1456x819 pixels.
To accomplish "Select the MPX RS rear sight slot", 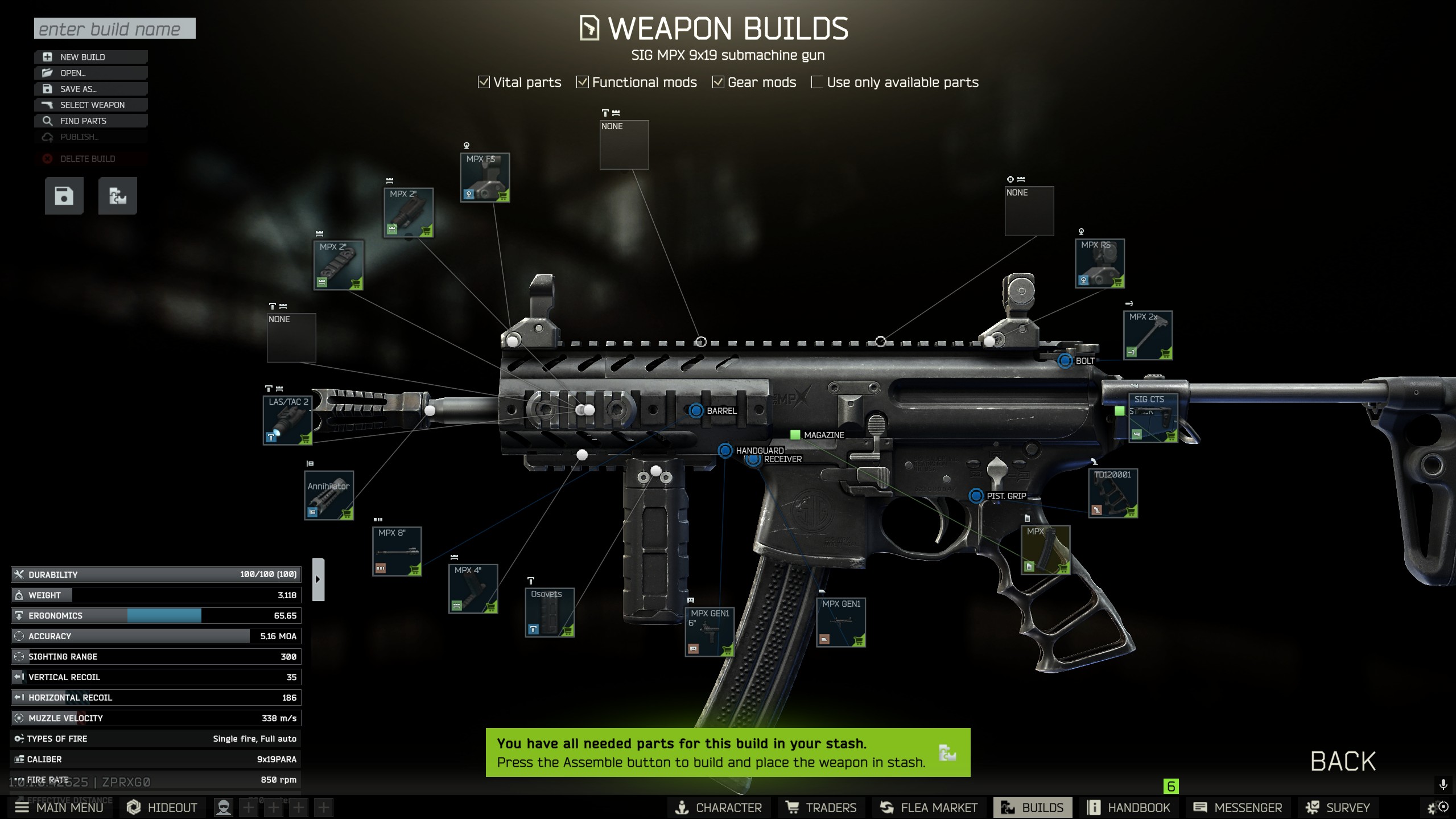I will (1099, 264).
